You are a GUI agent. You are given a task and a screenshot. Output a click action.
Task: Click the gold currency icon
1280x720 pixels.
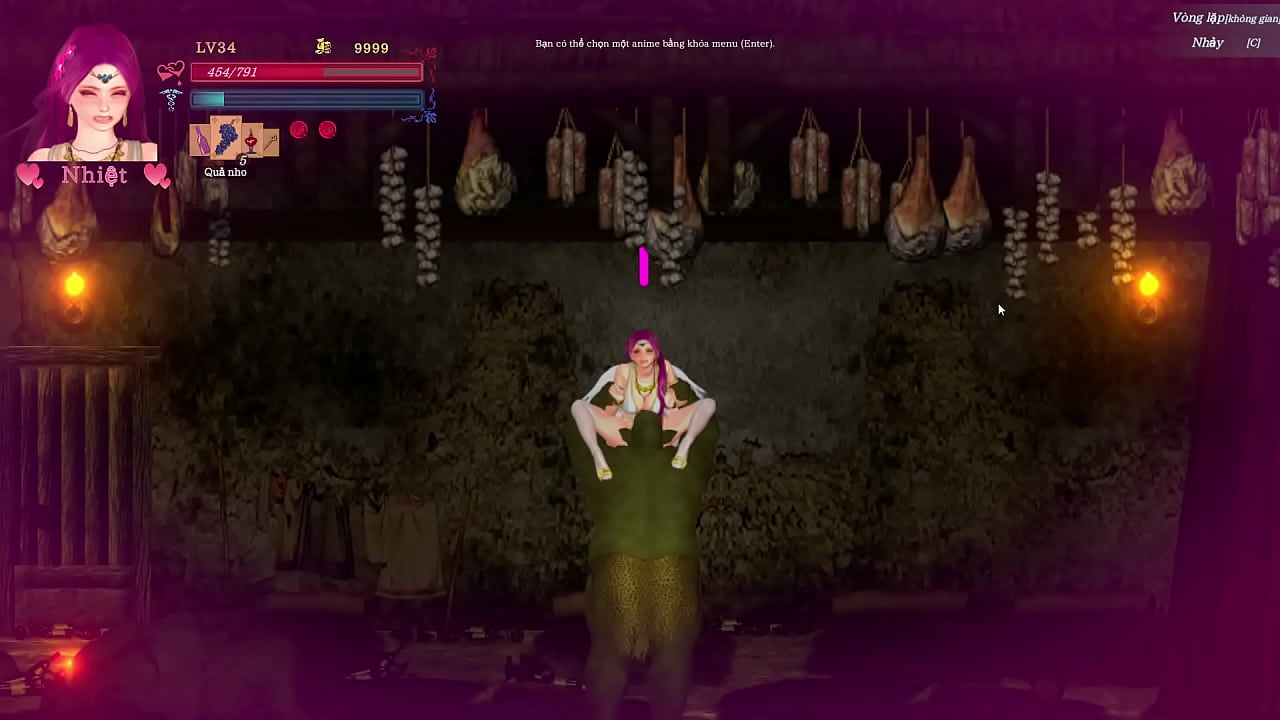[x=323, y=47]
